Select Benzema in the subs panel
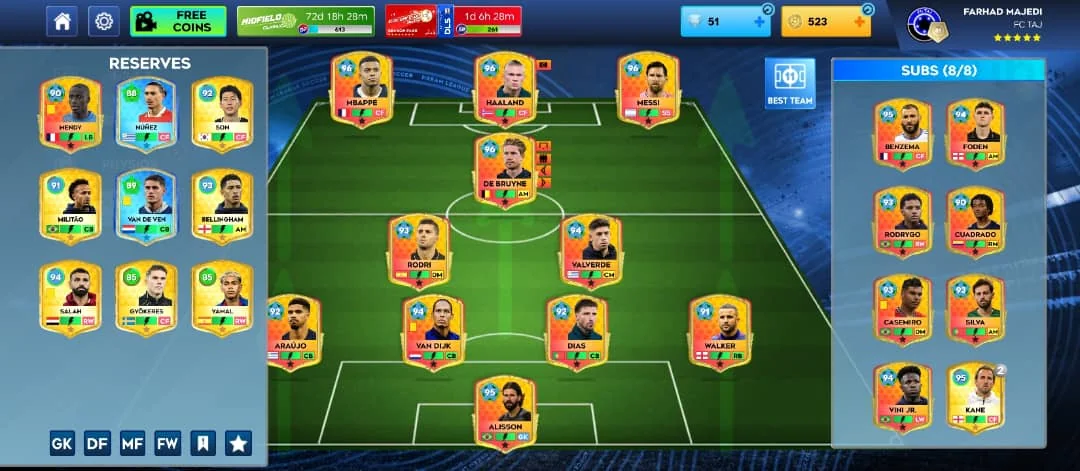The width and height of the screenshot is (1080, 471). coord(902,131)
